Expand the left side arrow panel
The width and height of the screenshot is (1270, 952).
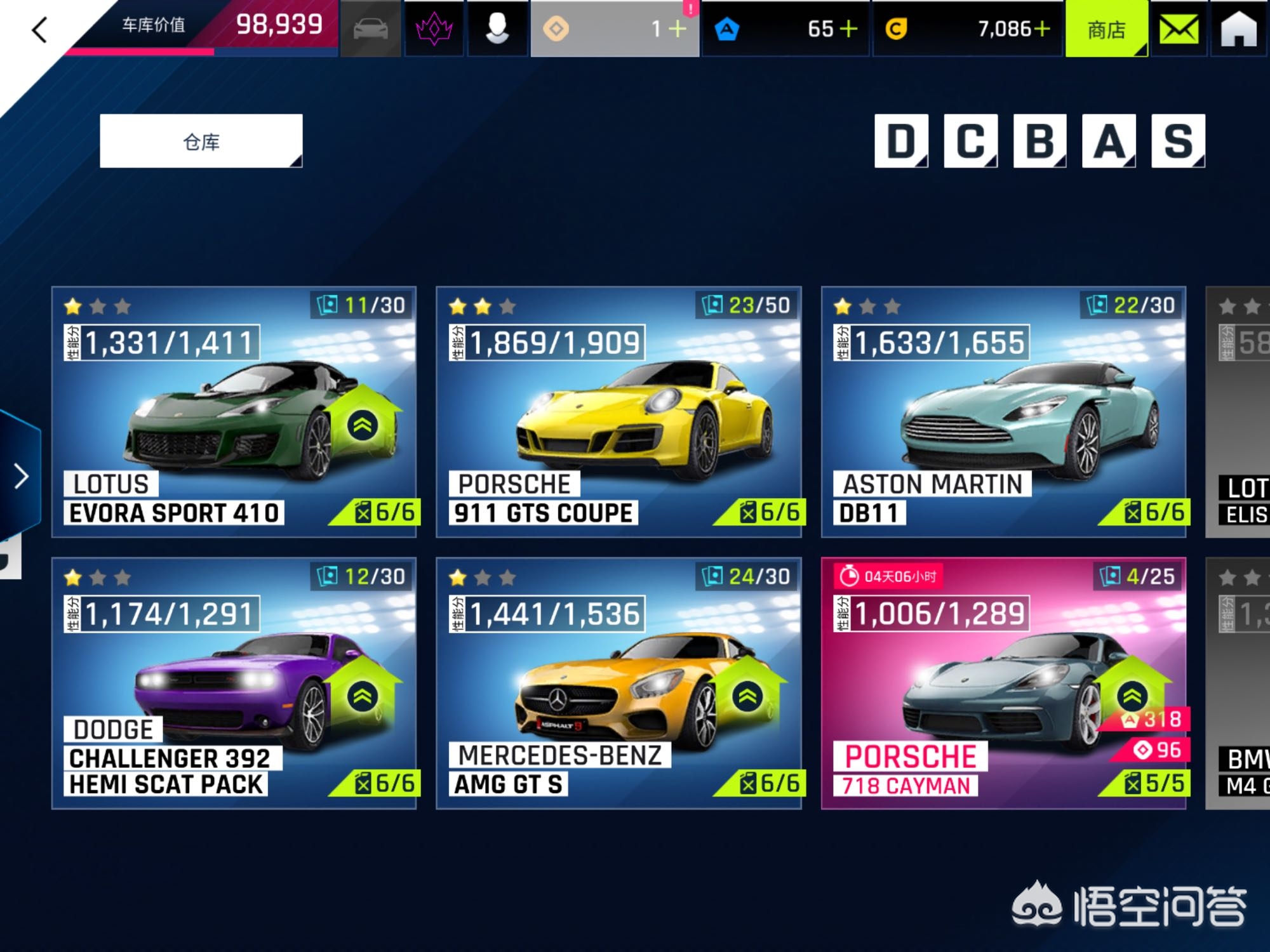21,476
